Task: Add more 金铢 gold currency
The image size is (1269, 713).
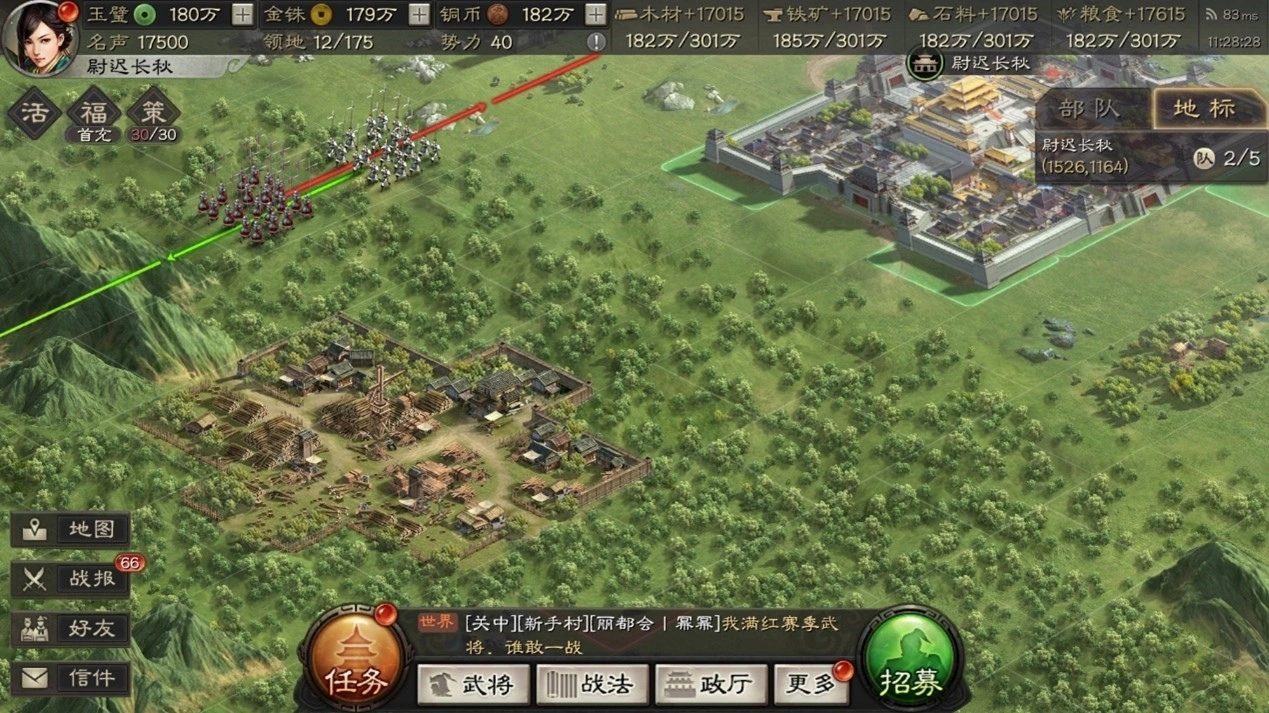Action: coord(419,14)
